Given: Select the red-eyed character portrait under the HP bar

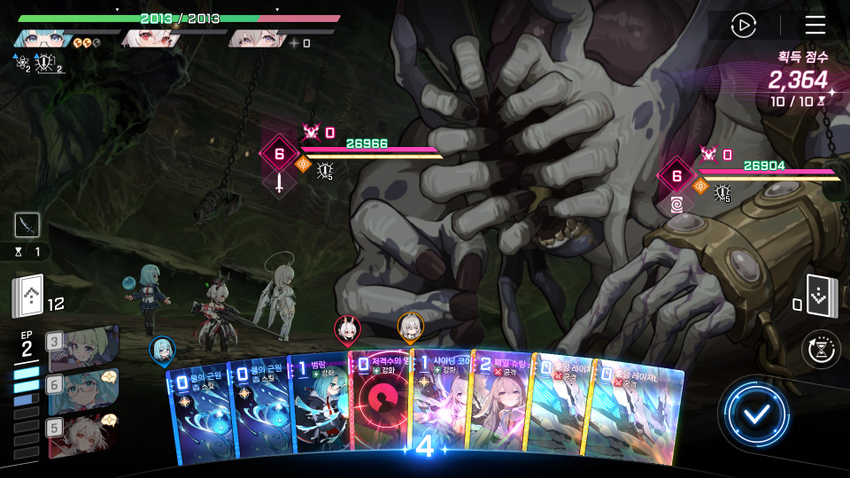Looking at the screenshot, I should (x=145, y=39).
